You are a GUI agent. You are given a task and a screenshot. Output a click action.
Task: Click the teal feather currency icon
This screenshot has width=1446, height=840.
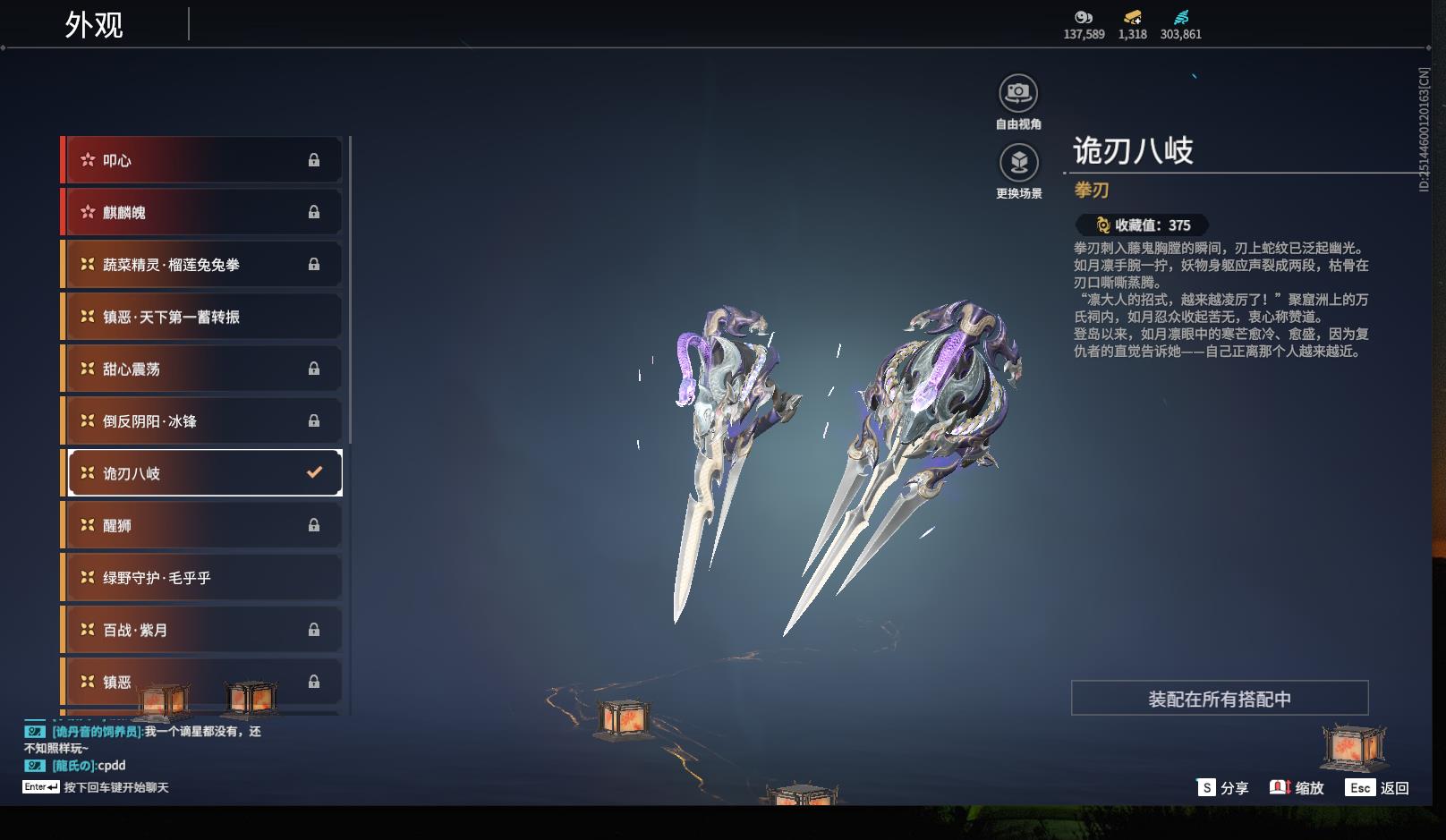coord(1181,17)
